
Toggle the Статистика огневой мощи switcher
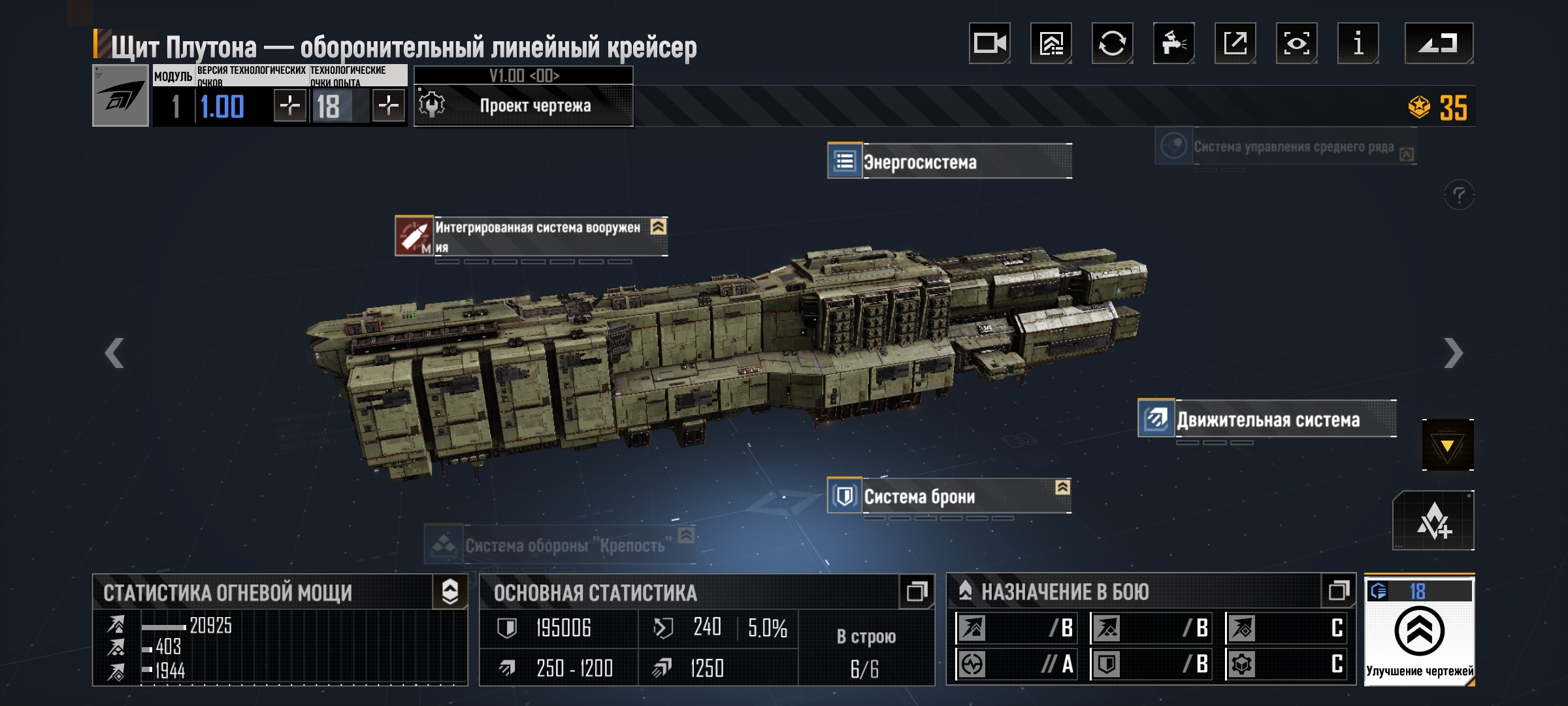point(449,592)
